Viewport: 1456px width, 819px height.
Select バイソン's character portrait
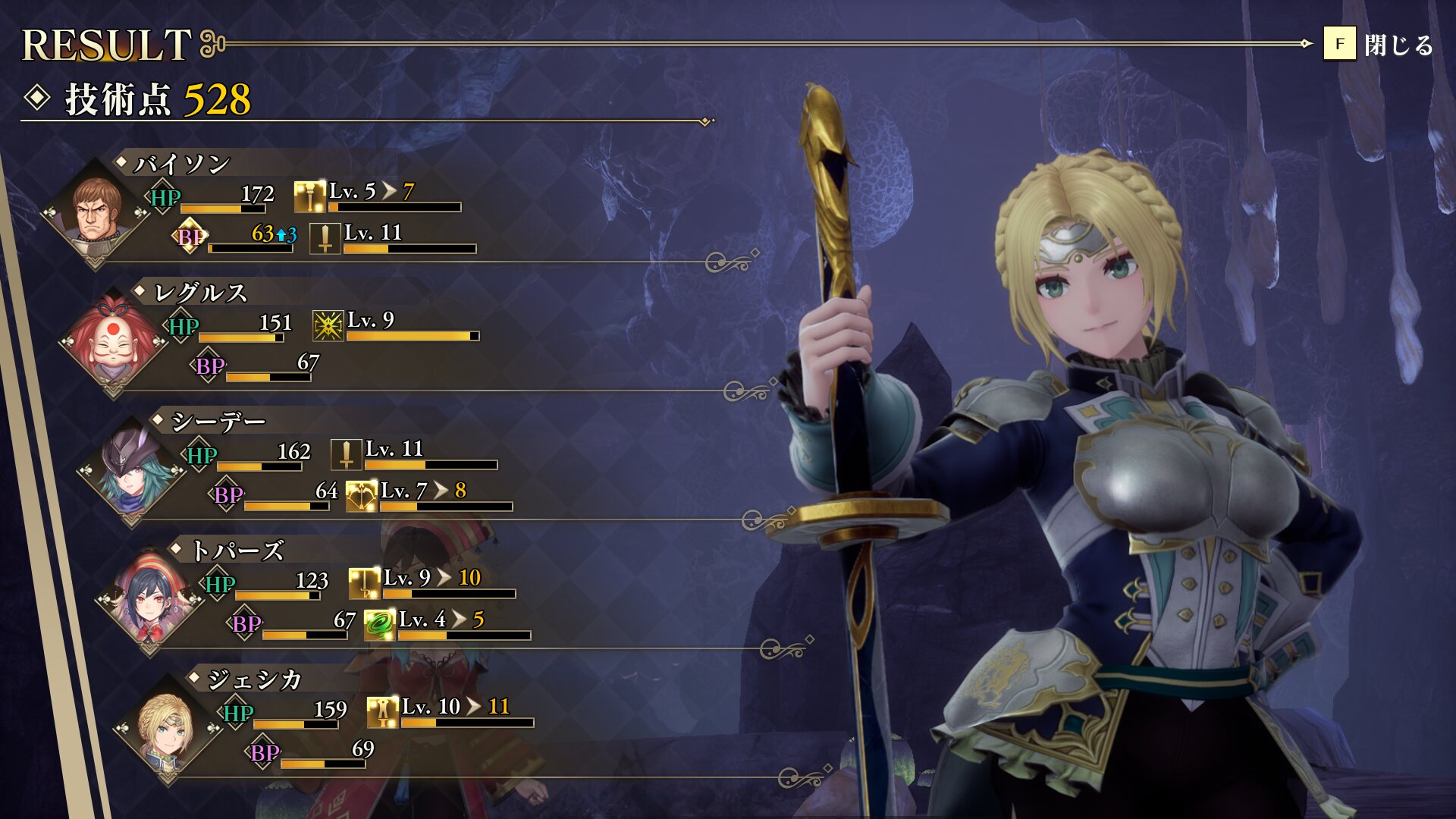[x=96, y=210]
